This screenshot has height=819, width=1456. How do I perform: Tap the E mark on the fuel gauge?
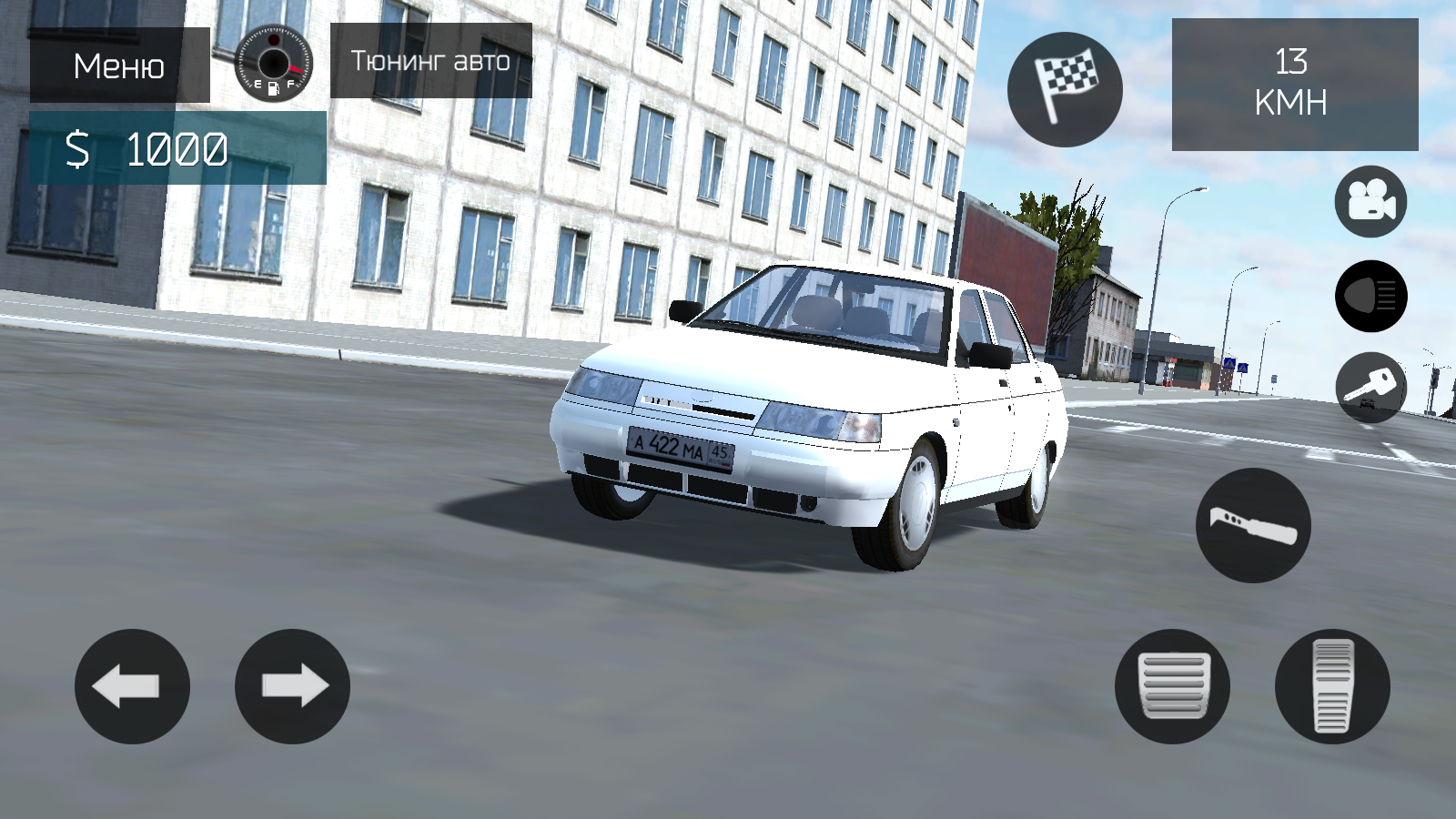[x=258, y=84]
